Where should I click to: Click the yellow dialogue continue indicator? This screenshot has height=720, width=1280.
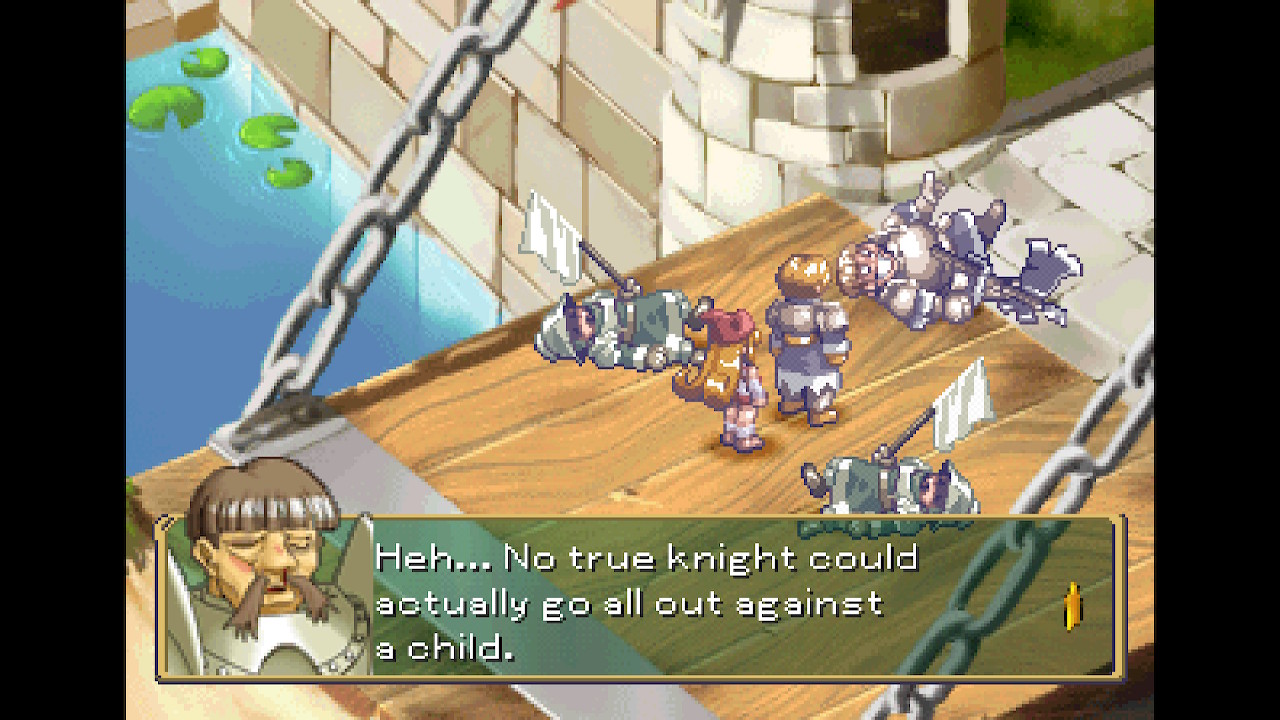(x=1073, y=606)
